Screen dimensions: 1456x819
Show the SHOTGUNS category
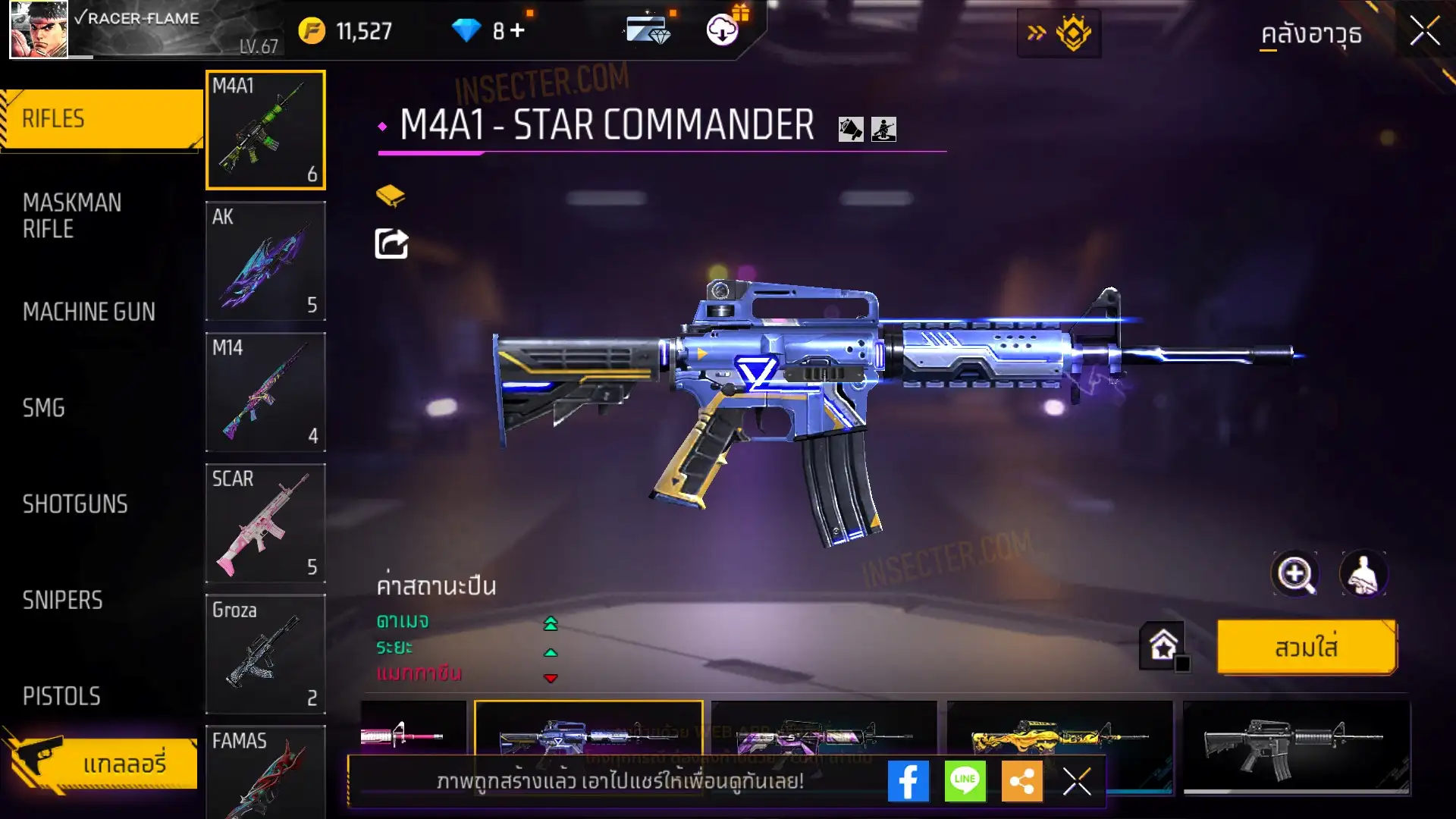pyautogui.click(x=75, y=504)
